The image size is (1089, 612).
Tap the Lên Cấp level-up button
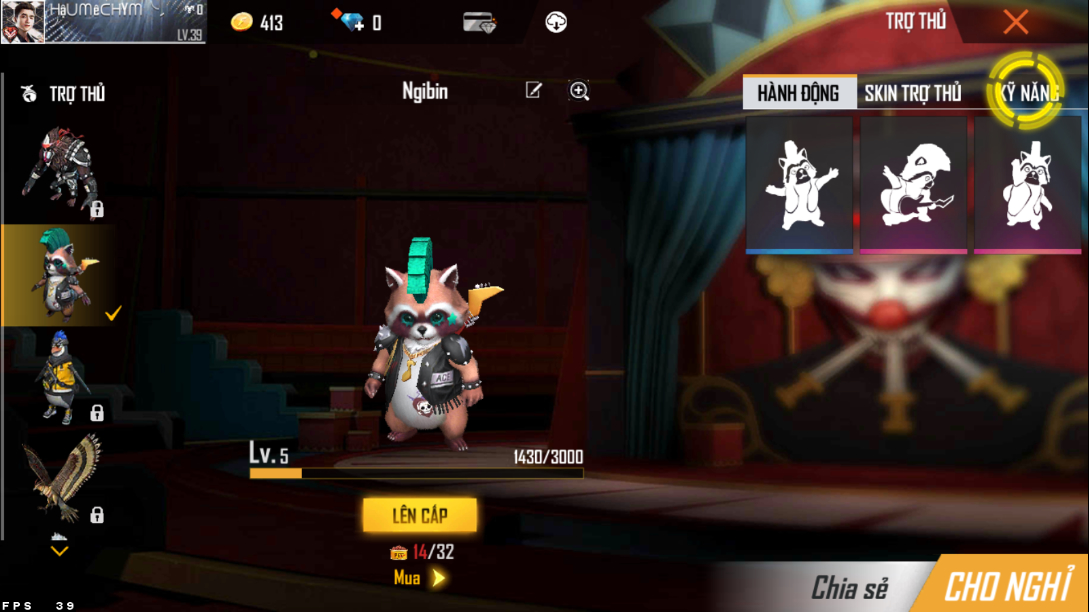(420, 515)
